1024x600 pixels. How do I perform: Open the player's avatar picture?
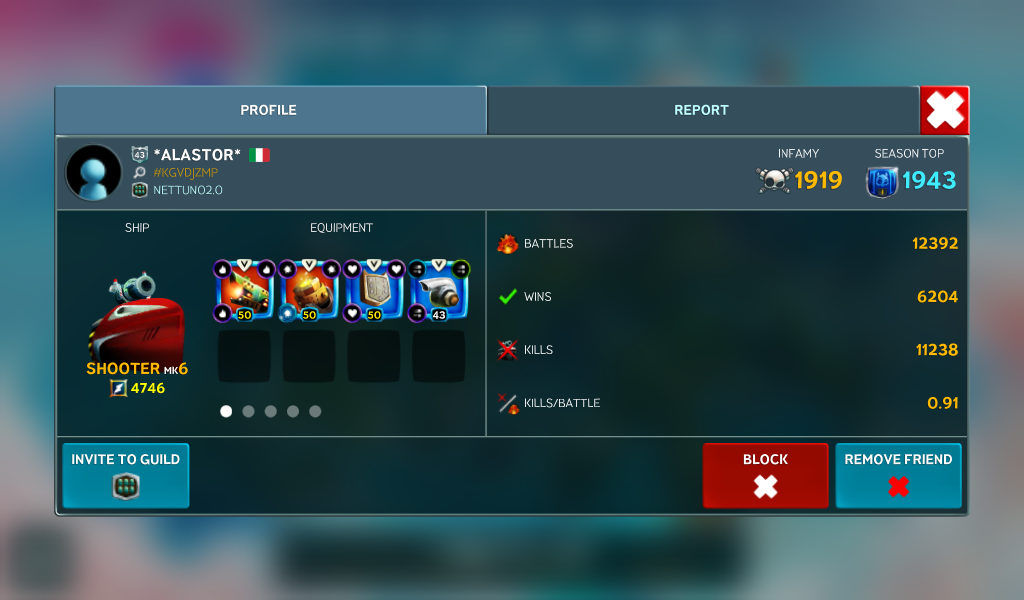pos(93,172)
